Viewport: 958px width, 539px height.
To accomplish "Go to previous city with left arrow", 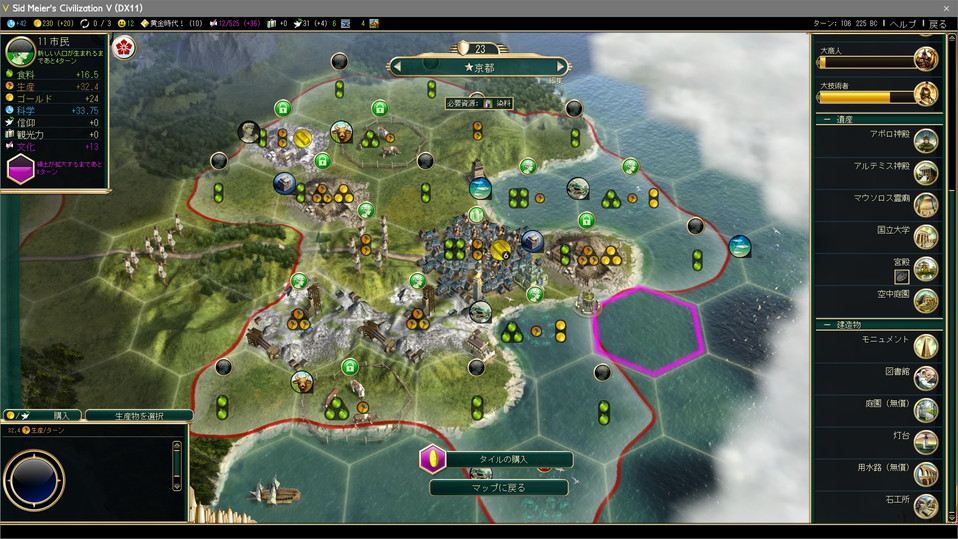I will [x=397, y=66].
